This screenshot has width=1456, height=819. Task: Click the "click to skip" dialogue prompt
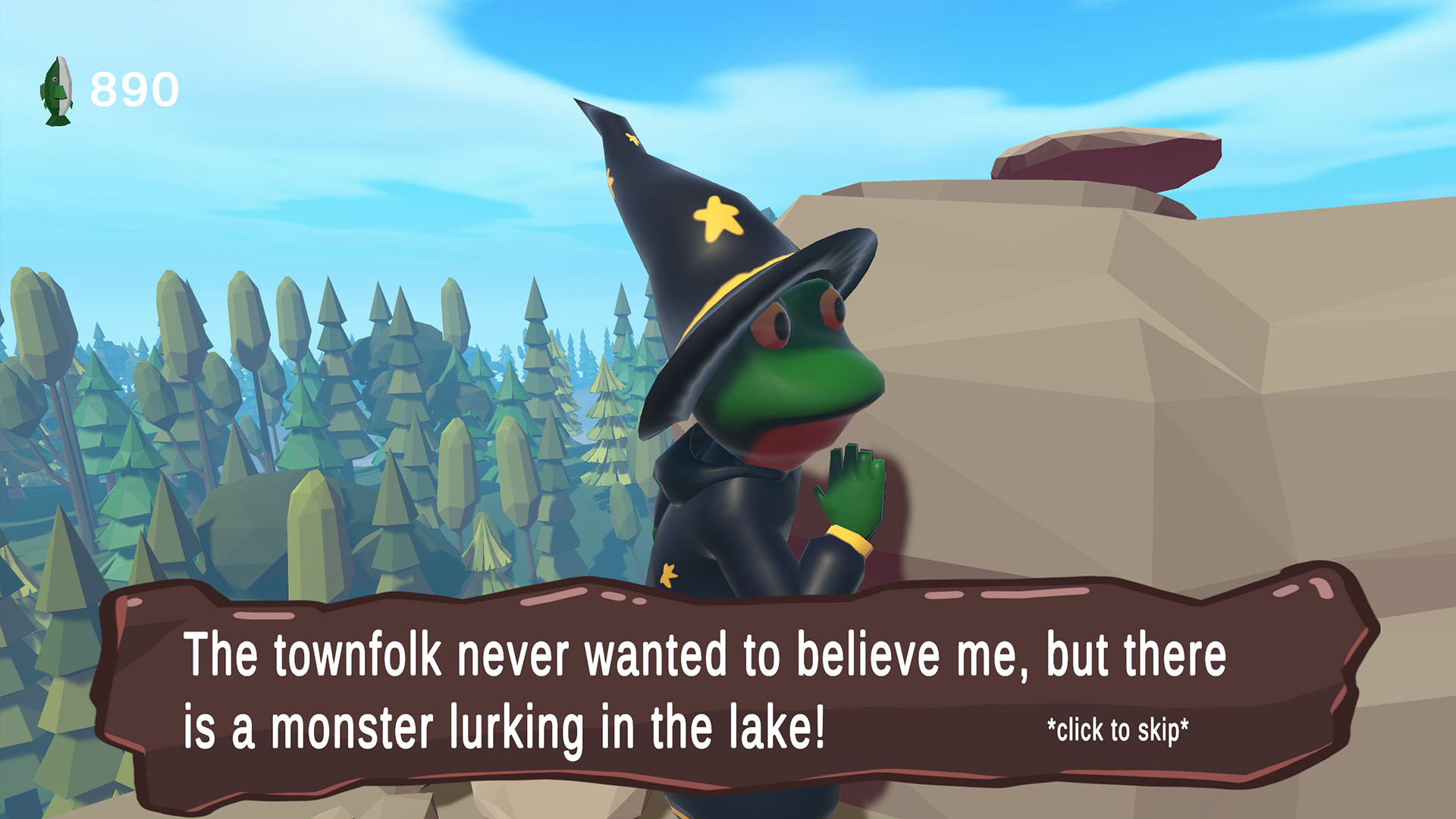pyautogui.click(x=1118, y=730)
